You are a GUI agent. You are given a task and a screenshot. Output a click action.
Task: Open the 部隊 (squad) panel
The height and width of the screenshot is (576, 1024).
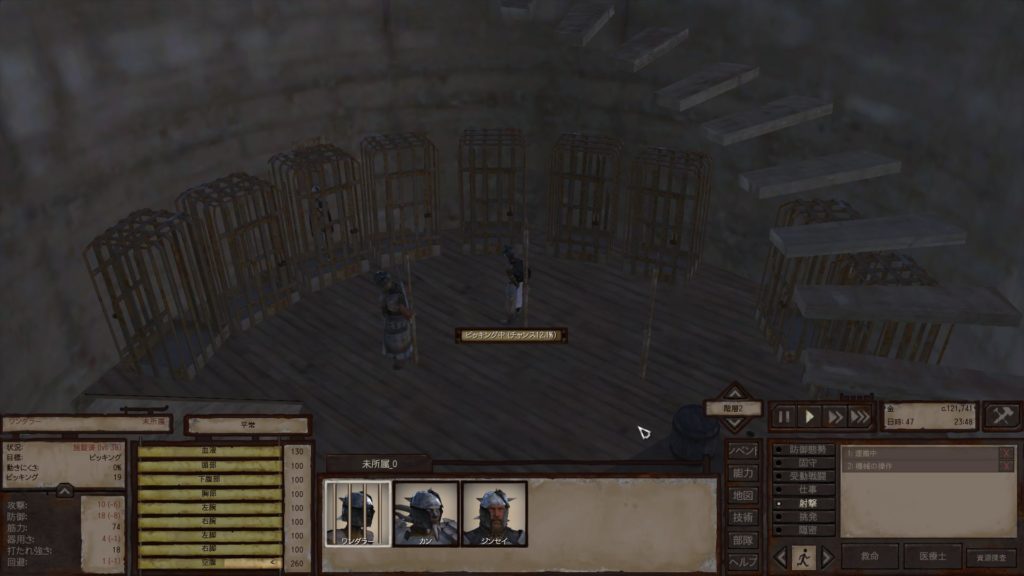pos(741,539)
